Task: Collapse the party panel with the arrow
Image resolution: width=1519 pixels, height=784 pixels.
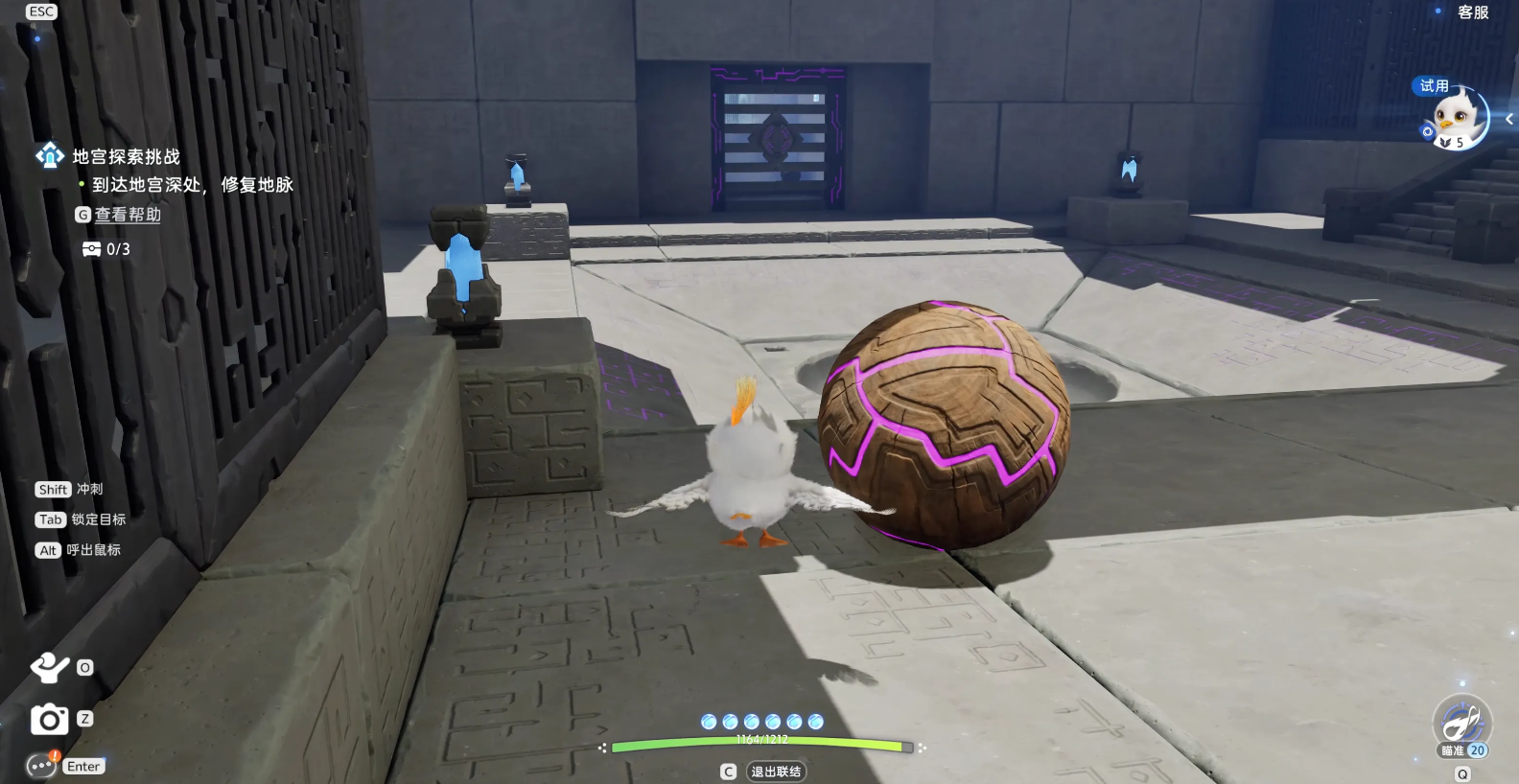Action: click(x=1509, y=120)
